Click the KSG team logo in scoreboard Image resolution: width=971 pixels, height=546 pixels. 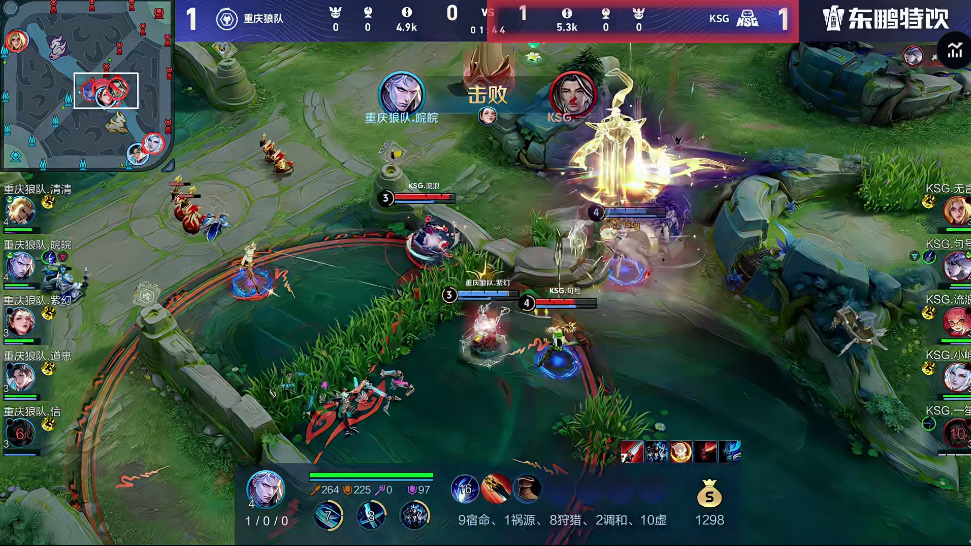tap(748, 17)
